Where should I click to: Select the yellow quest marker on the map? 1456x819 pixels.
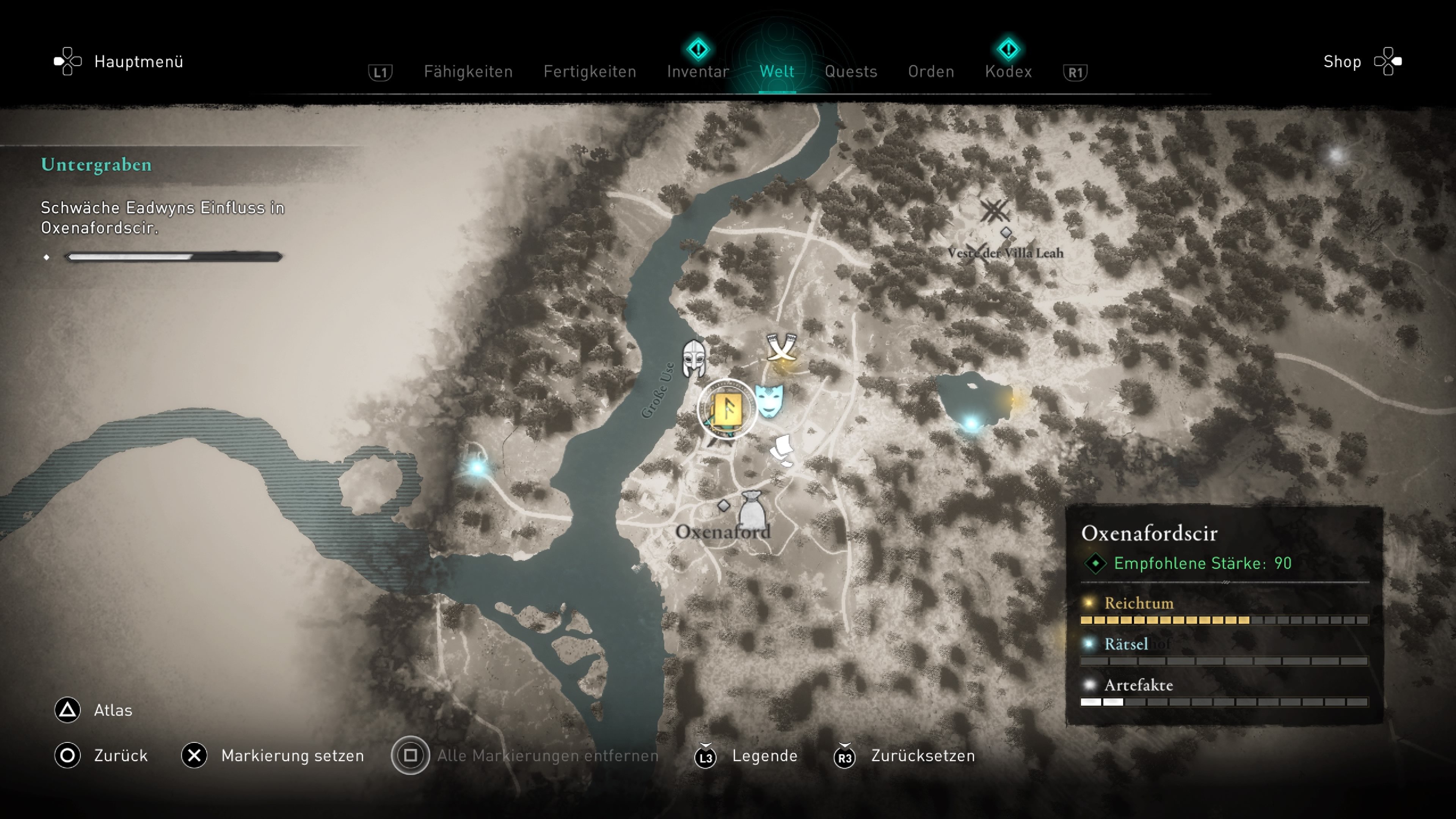coord(727,409)
